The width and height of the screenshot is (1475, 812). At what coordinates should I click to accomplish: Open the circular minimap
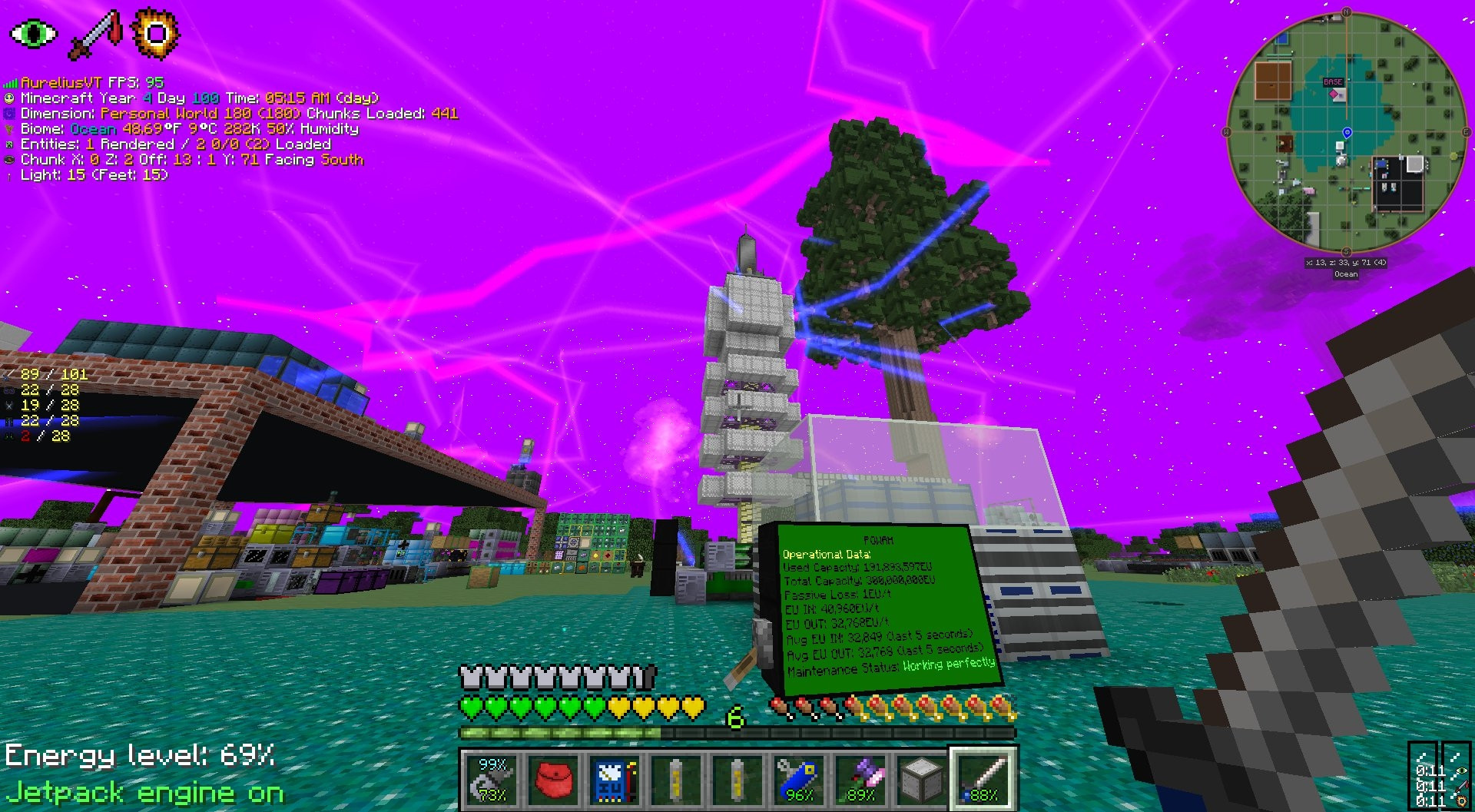pos(1346,132)
